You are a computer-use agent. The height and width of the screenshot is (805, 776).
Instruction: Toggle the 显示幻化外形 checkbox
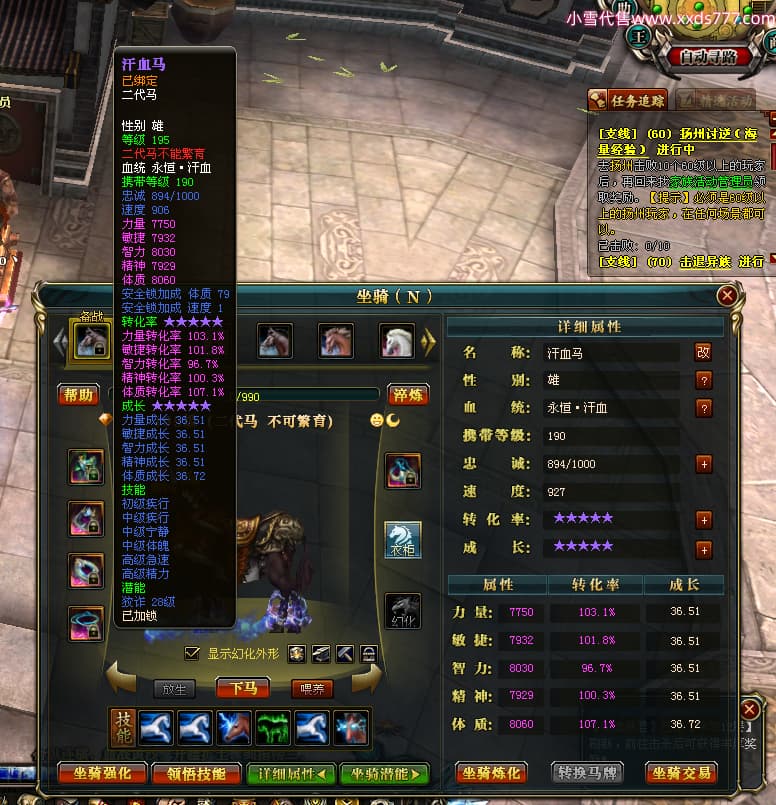[193, 653]
